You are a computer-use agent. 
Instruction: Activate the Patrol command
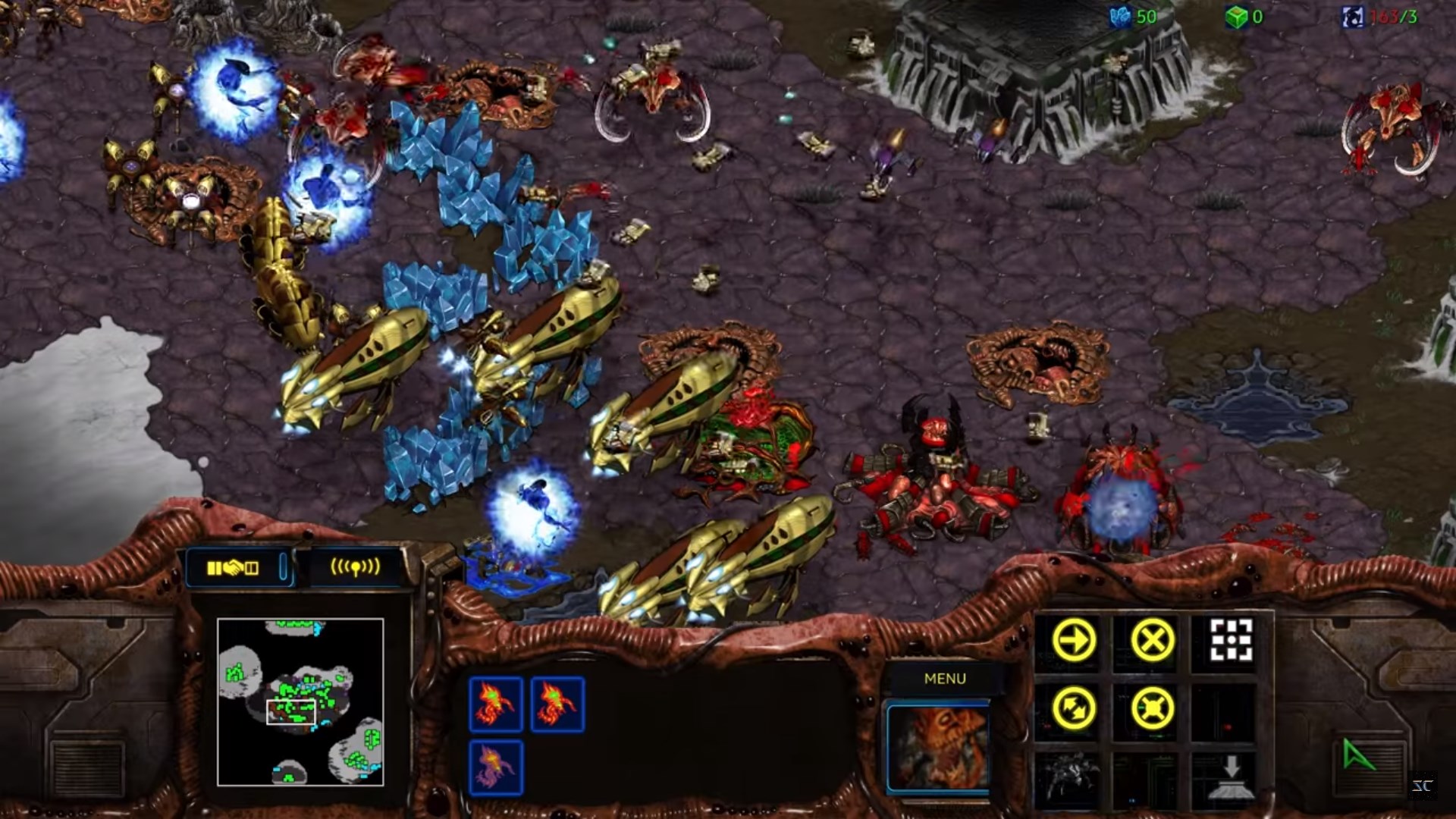[x=1074, y=708]
